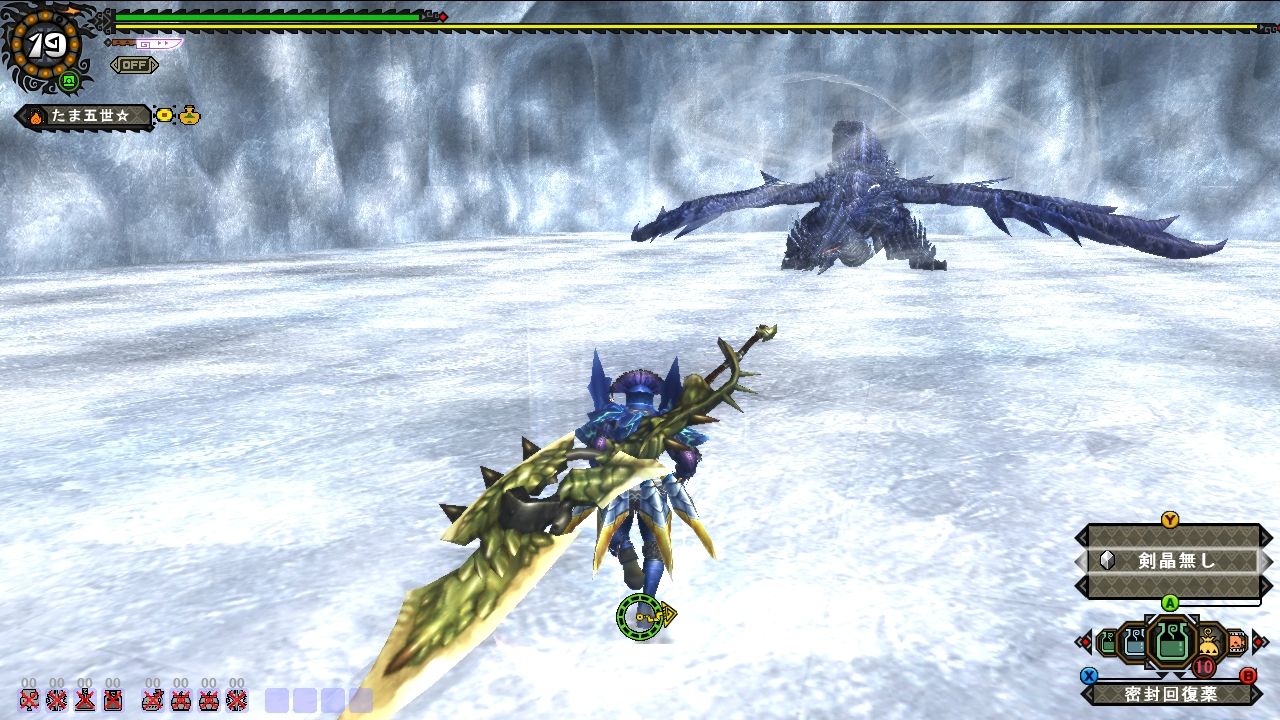Click the yellow paintball icon beside the player name
Screen dimensions: 1280x720
pos(165,115)
